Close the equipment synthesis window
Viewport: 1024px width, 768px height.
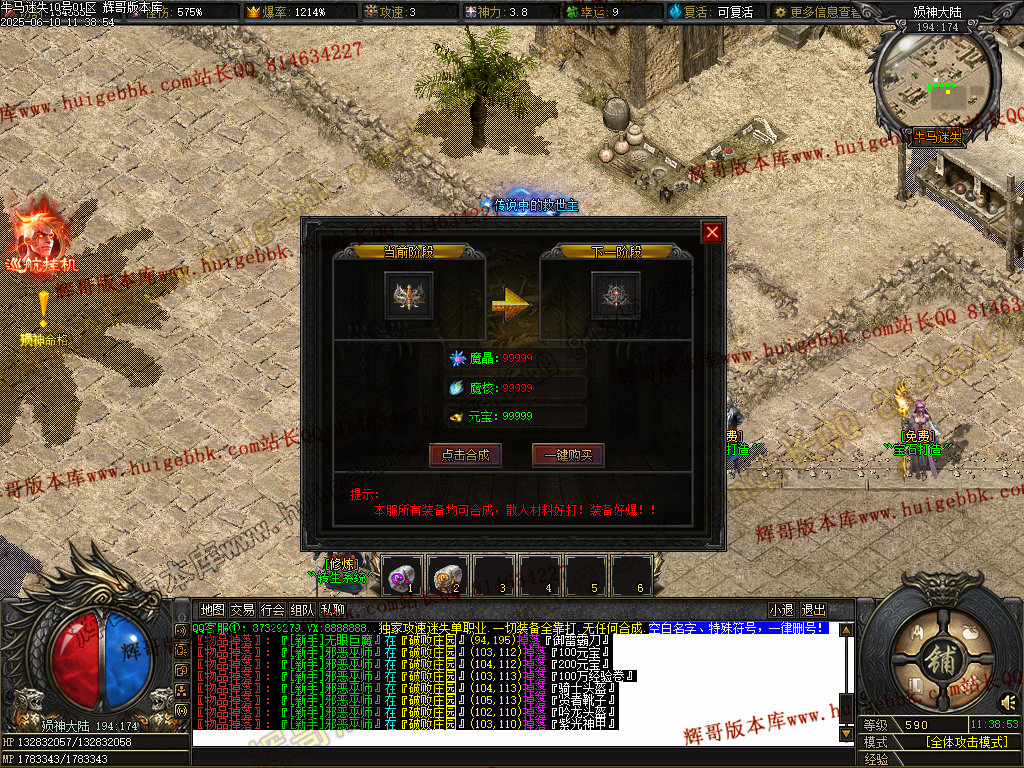(712, 232)
